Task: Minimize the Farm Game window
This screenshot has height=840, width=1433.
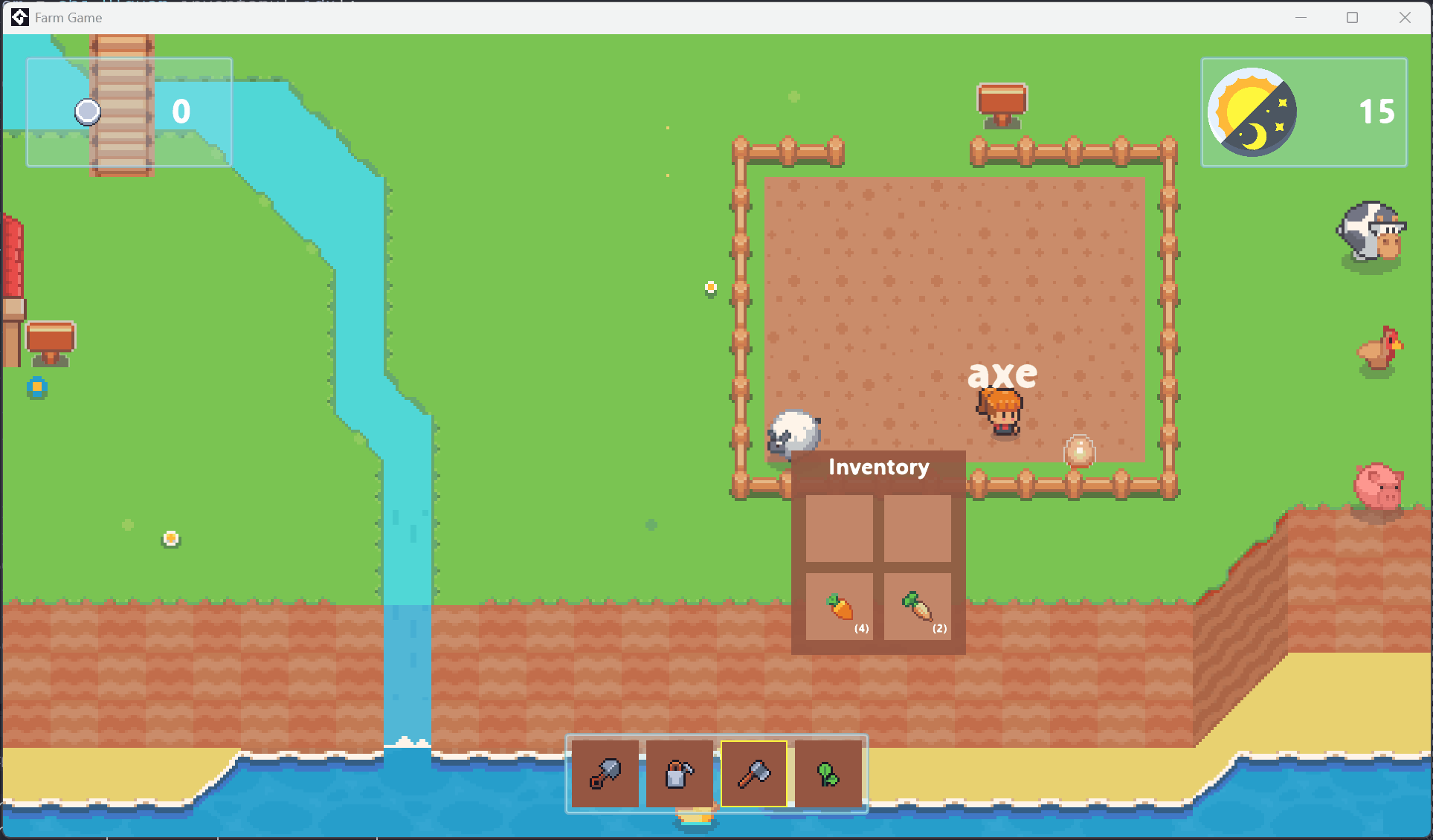Action: click(x=1301, y=18)
